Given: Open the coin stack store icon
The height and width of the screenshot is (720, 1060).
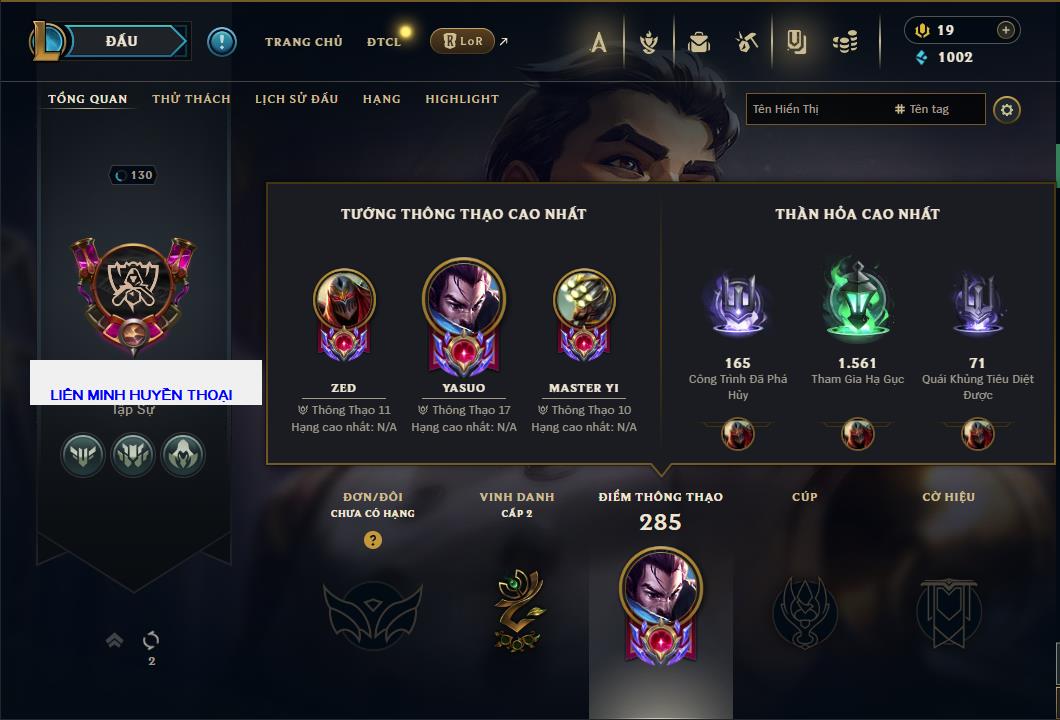Looking at the screenshot, I should (x=845, y=42).
